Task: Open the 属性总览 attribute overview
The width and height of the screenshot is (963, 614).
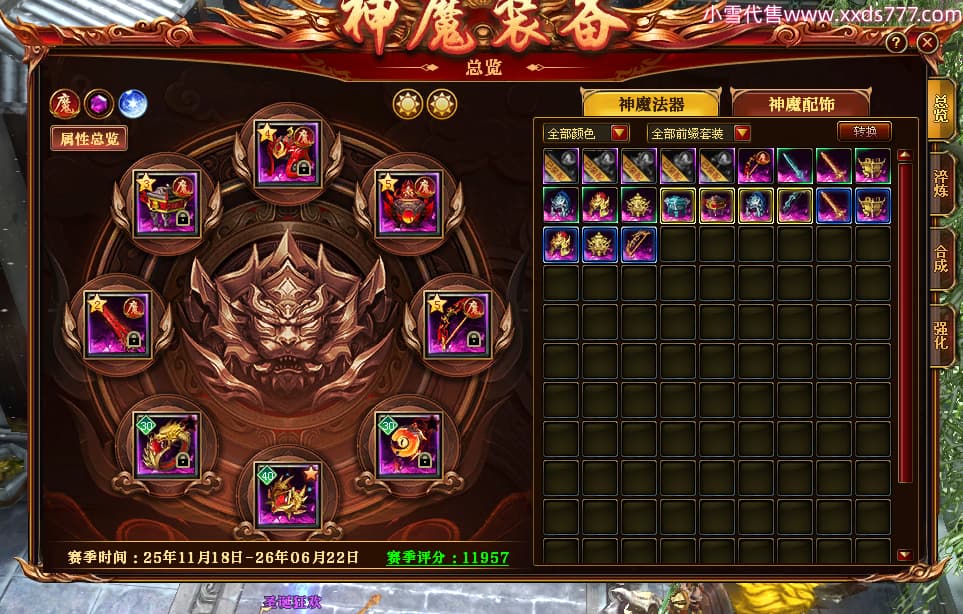Action: click(x=89, y=139)
